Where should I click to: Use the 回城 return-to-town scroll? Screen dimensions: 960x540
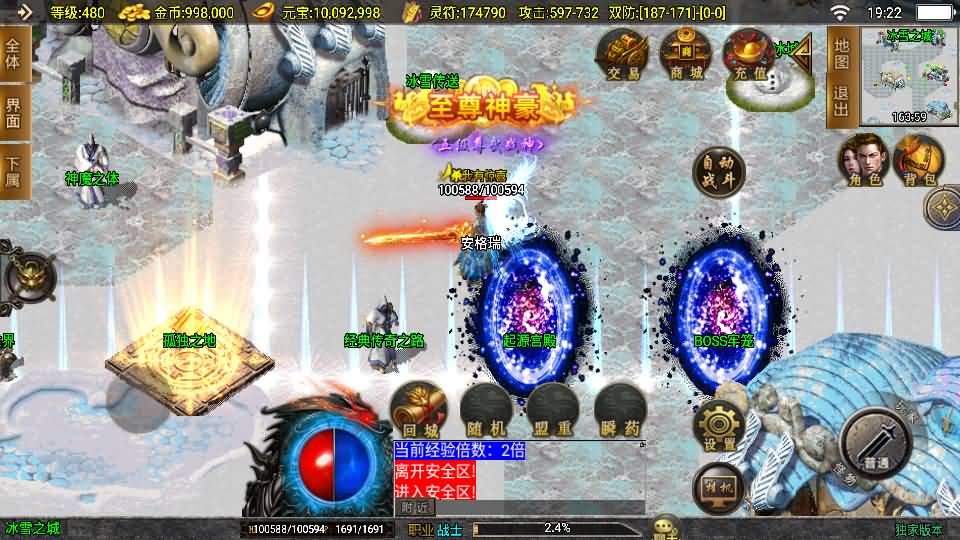click(x=416, y=409)
